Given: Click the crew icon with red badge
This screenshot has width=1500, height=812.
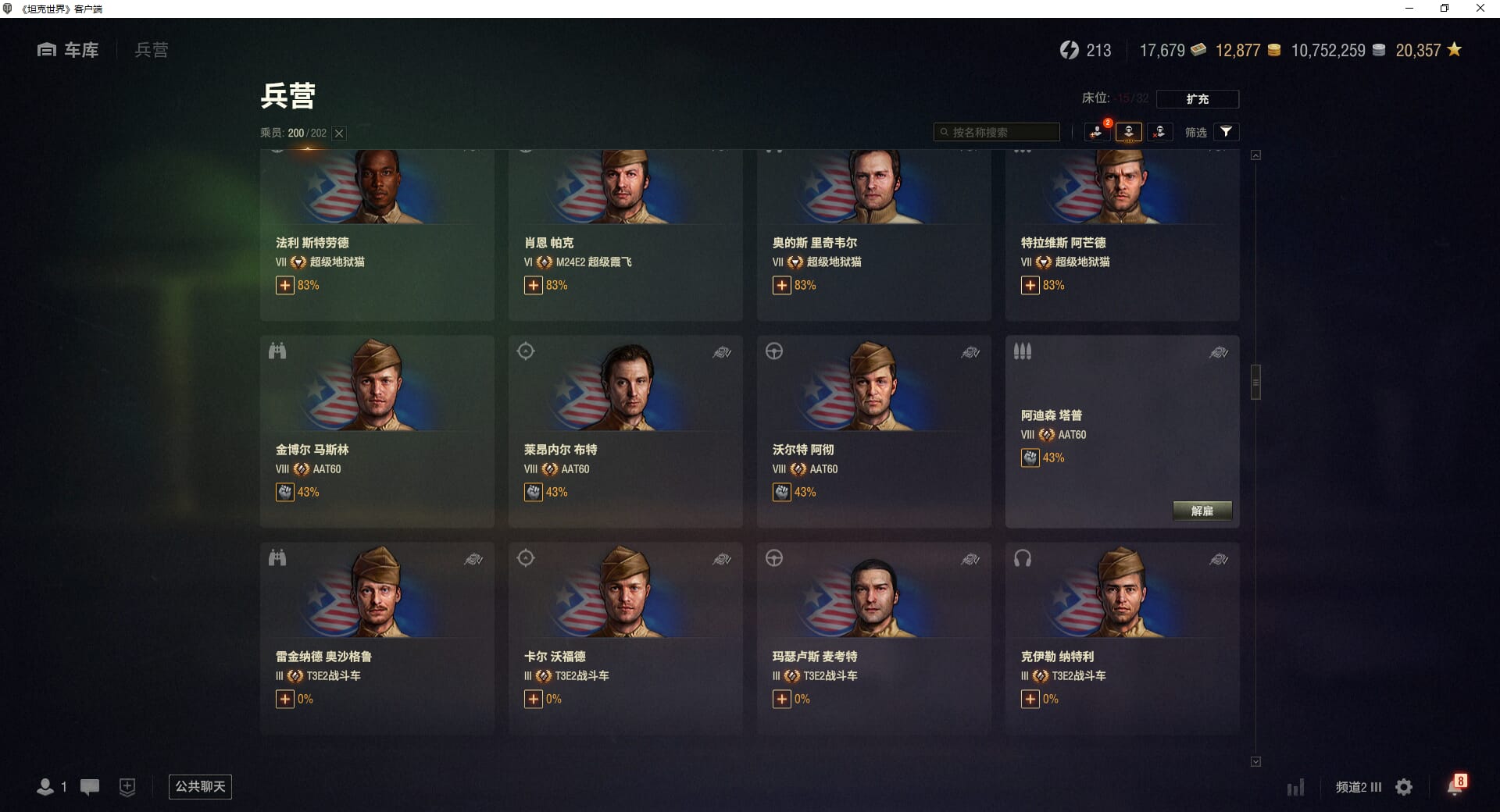Looking at the screenshot, I should [1097, 132].
